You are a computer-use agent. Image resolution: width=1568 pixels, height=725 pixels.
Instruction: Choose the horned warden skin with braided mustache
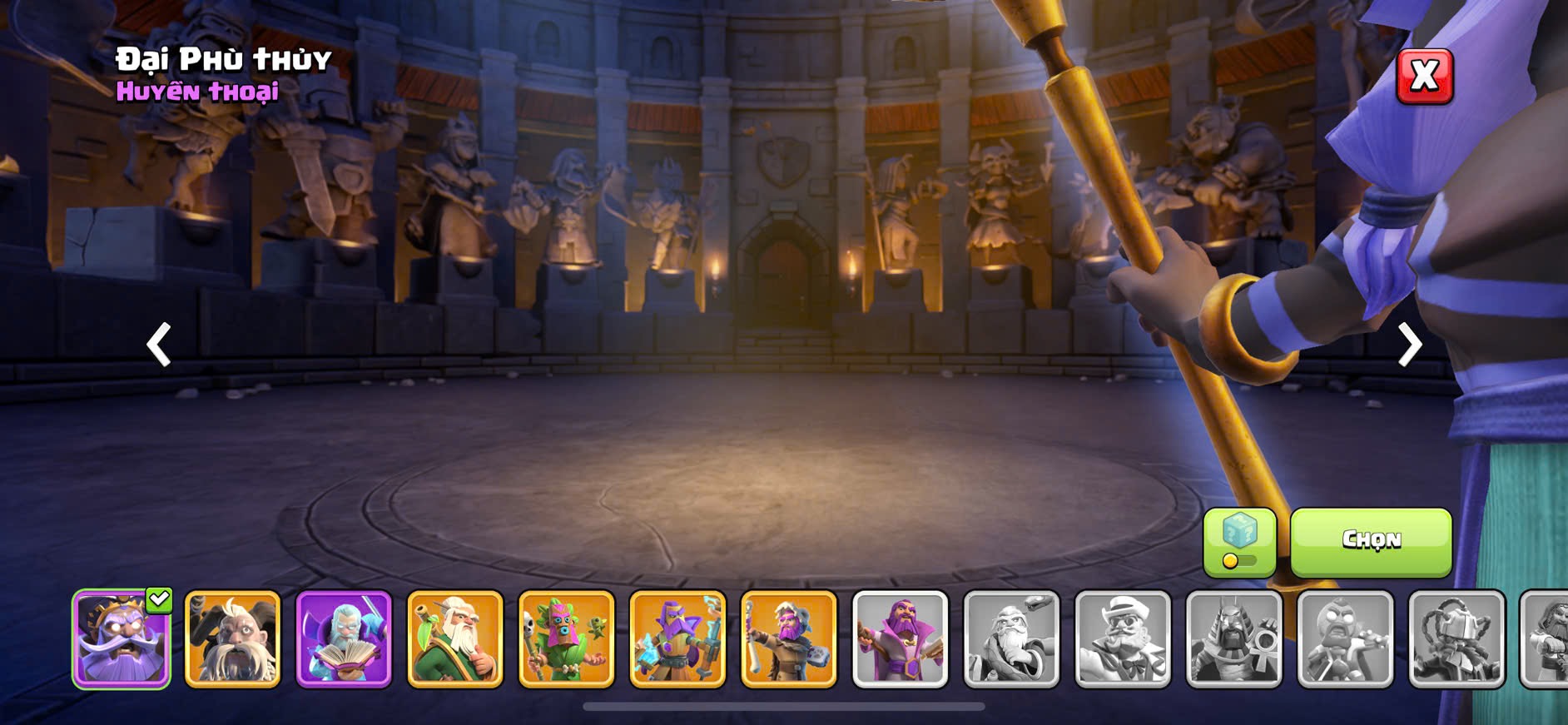point(232,639)
